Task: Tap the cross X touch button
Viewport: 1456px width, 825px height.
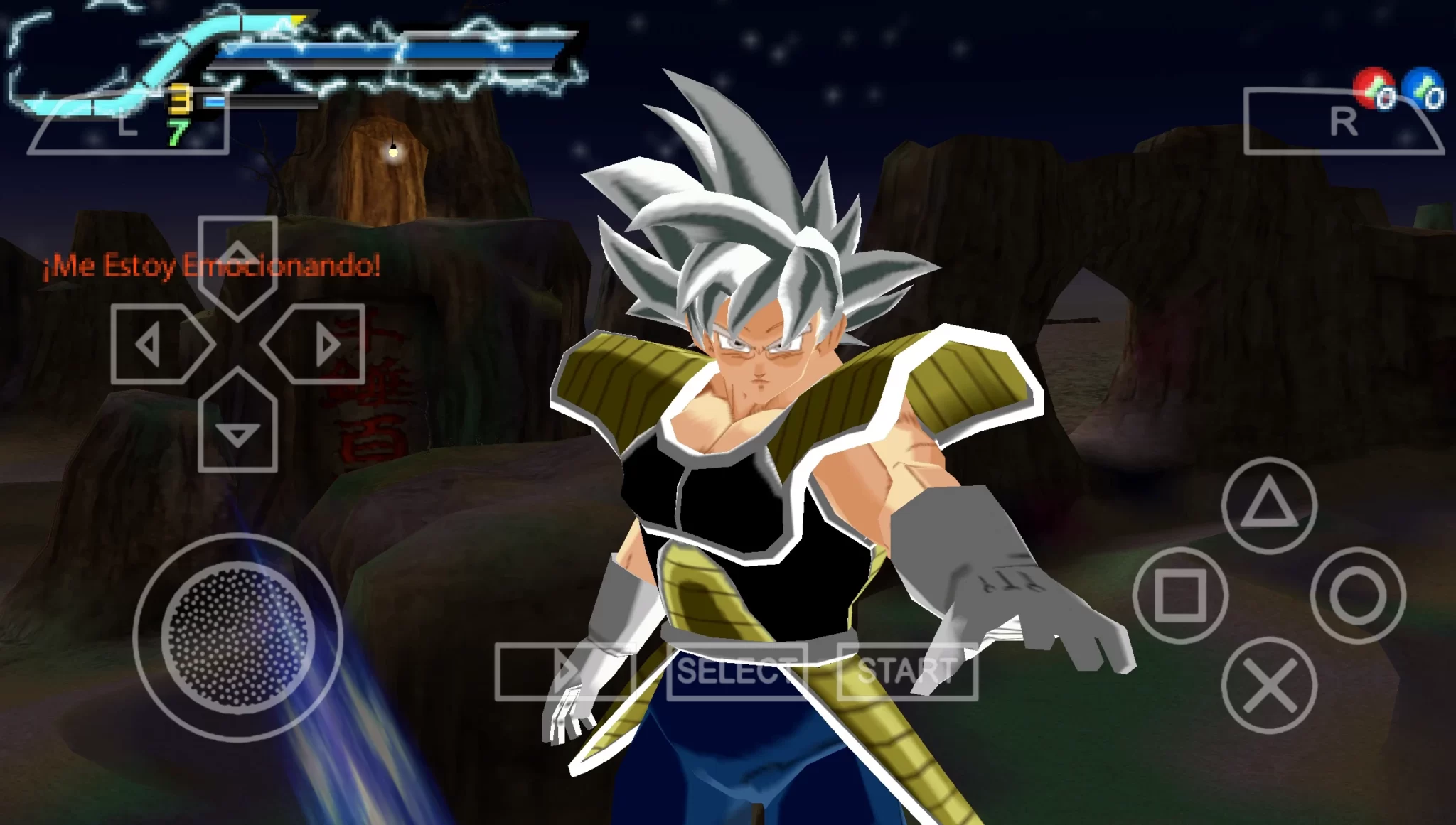Action: (x=1269, y=685)
